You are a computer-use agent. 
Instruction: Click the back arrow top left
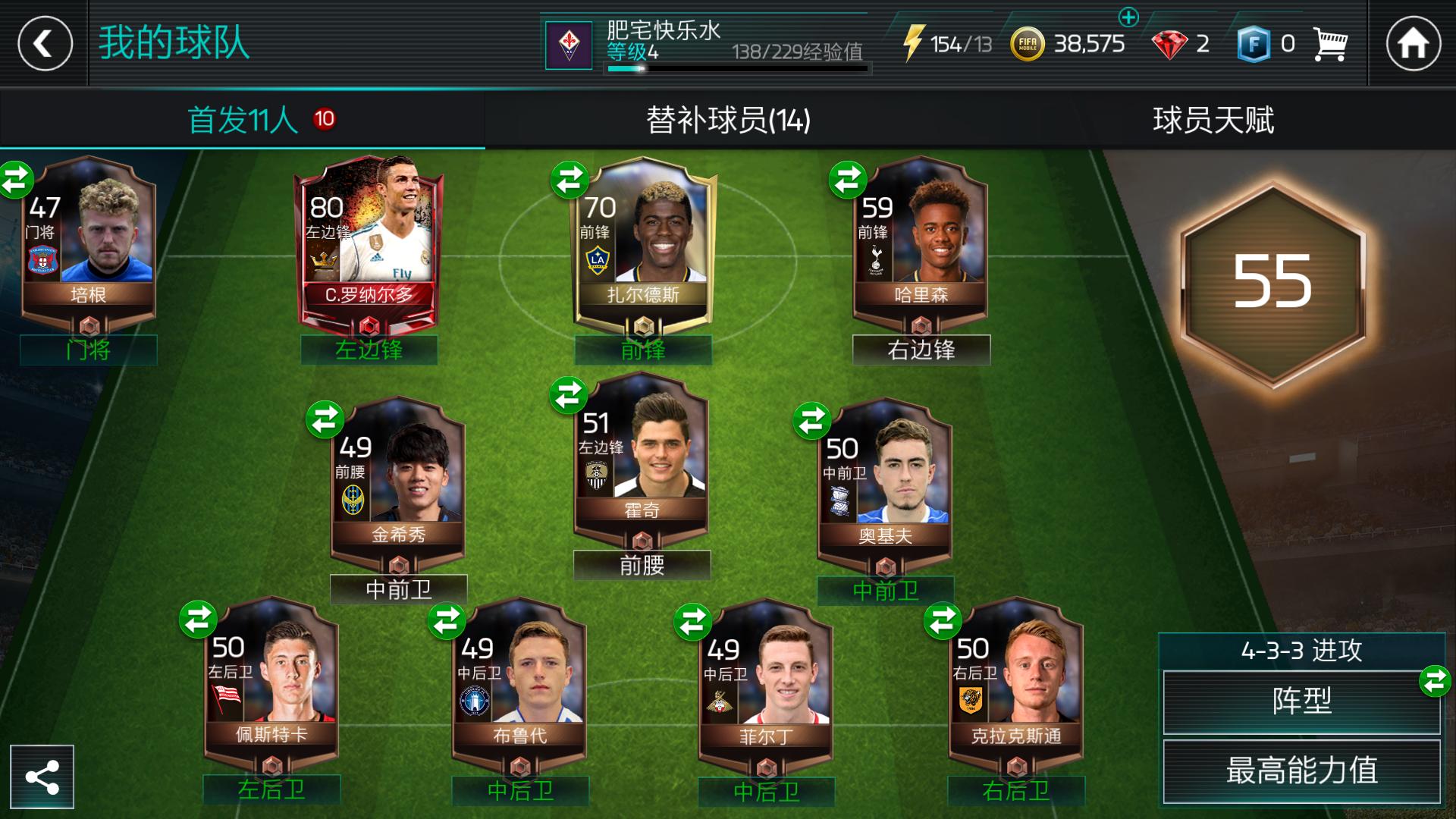(44, 44)
